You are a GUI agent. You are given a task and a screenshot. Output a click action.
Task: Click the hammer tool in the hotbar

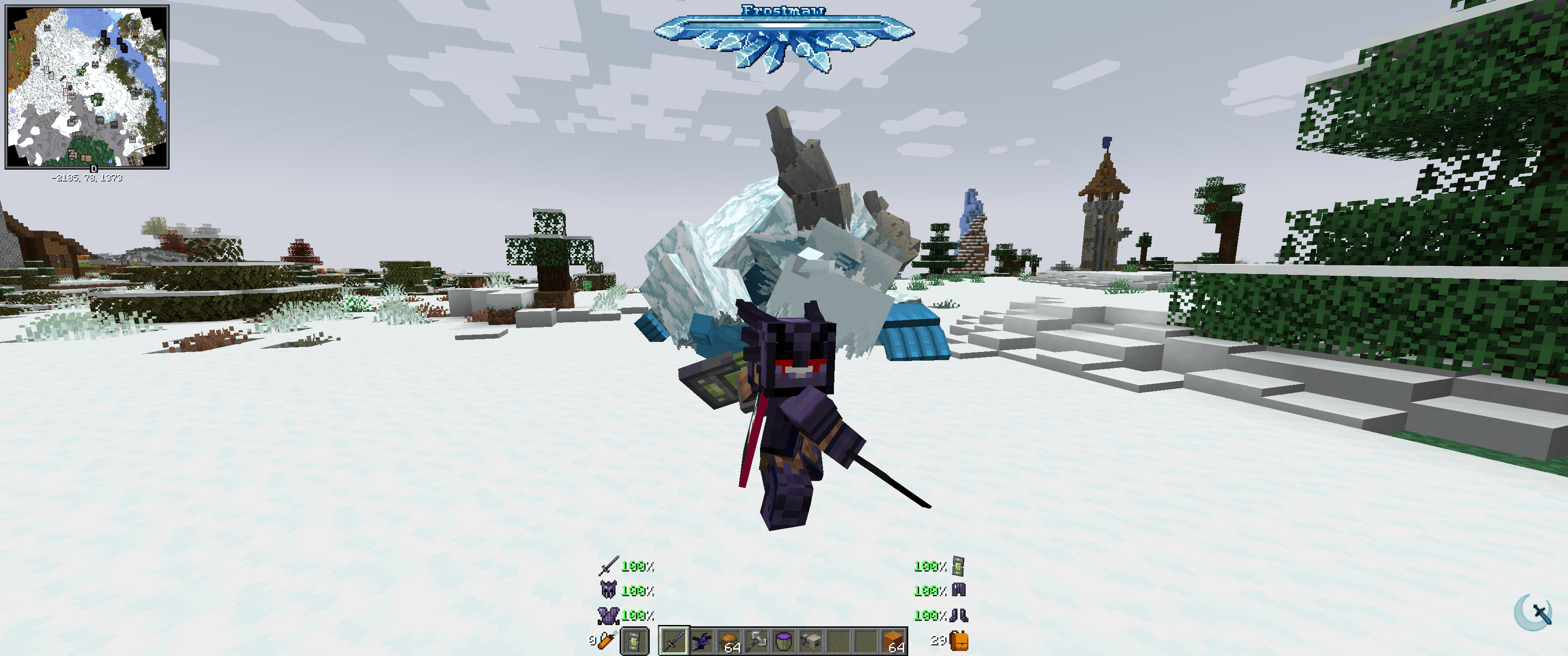pos(756,642)
